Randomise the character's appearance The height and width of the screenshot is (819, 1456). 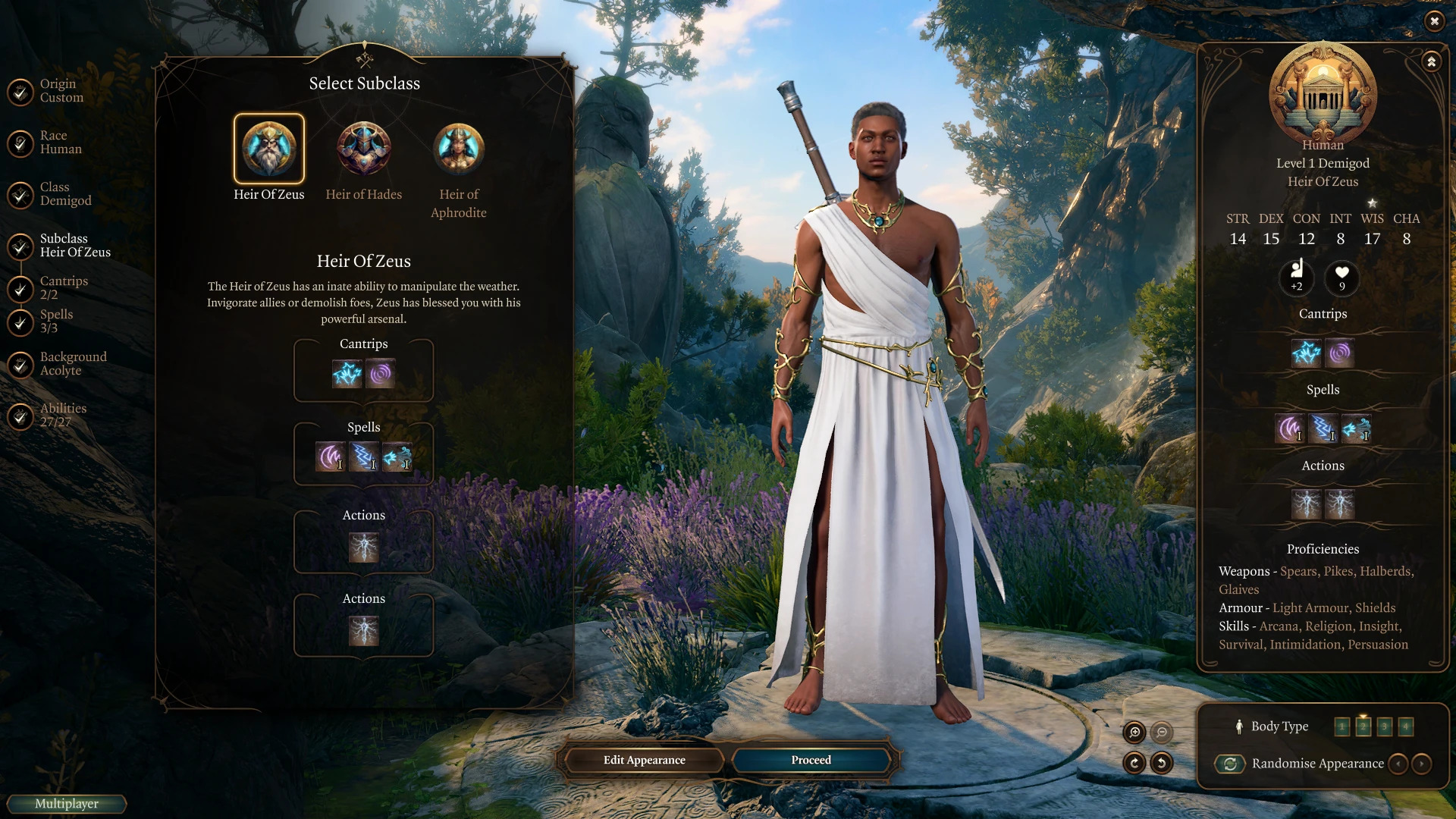[x=1230, y=764]
